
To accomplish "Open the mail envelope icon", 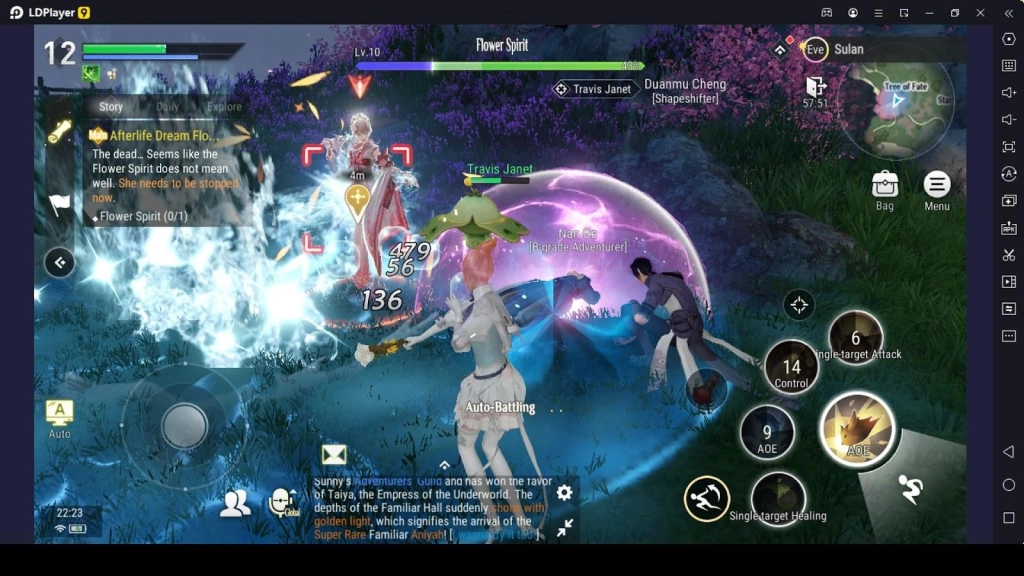I will pyautogui.click(x=334, y=455).
